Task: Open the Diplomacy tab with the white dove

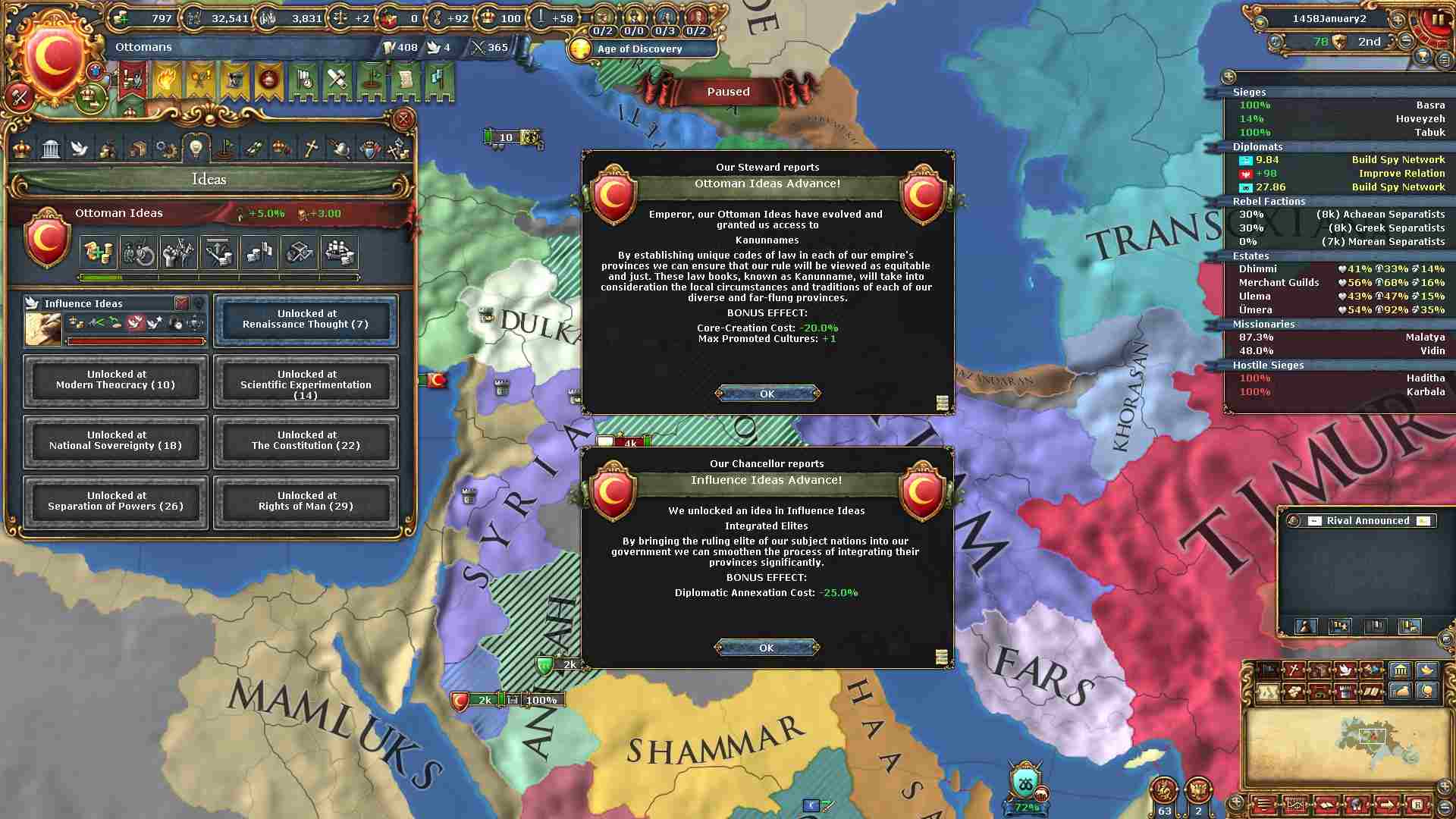Action: pos(80,149)
